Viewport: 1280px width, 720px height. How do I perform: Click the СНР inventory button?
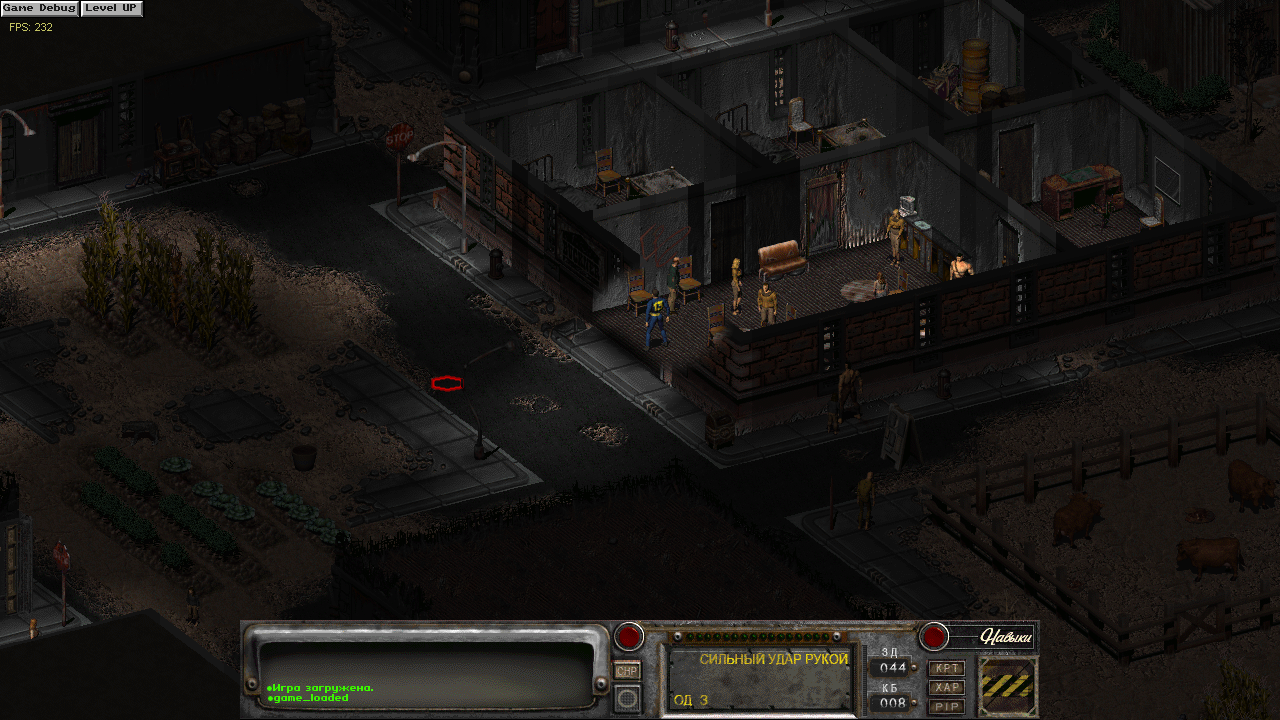[x=627, y=671]
